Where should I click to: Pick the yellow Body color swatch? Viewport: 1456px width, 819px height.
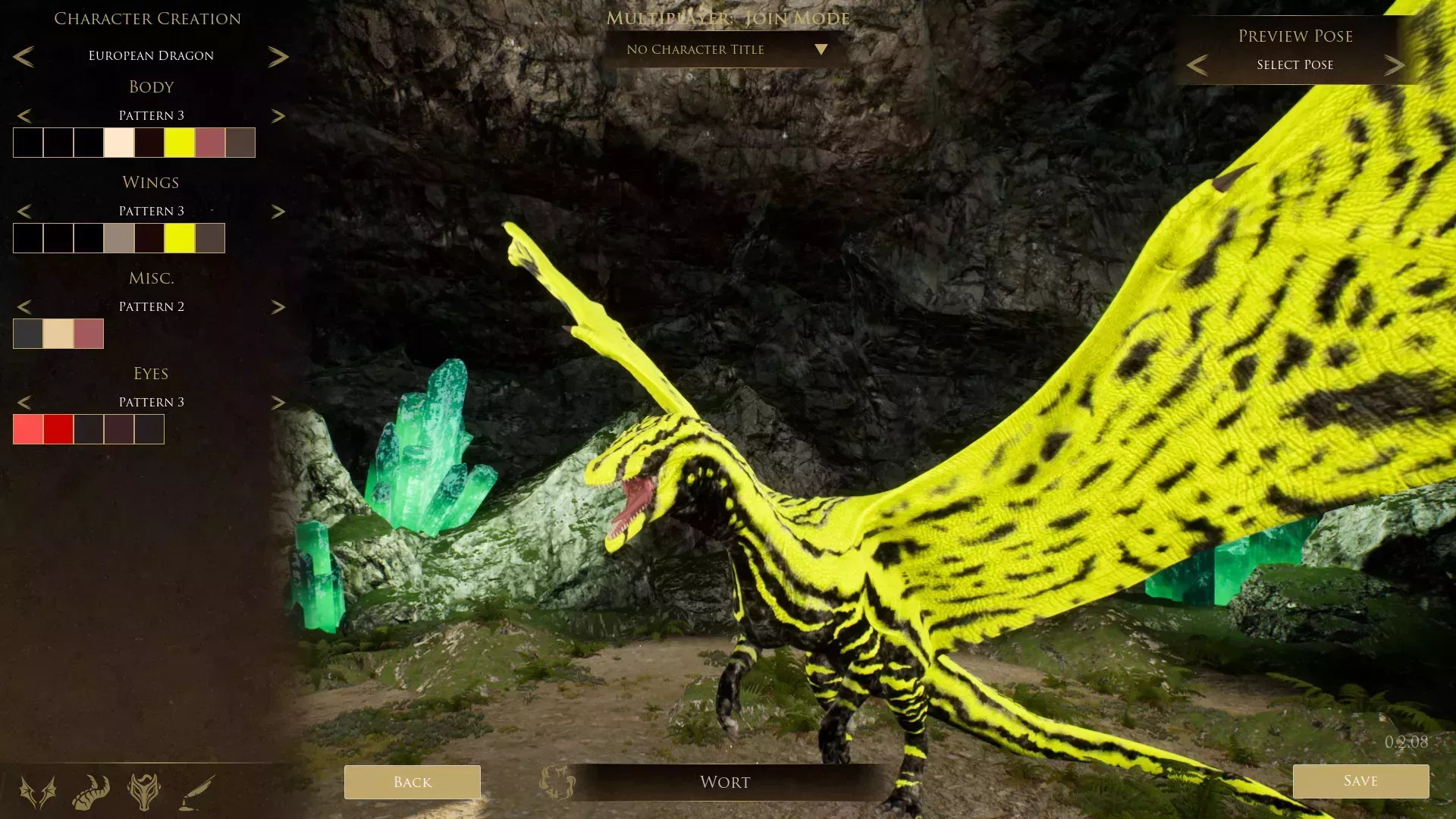(180, 143)
